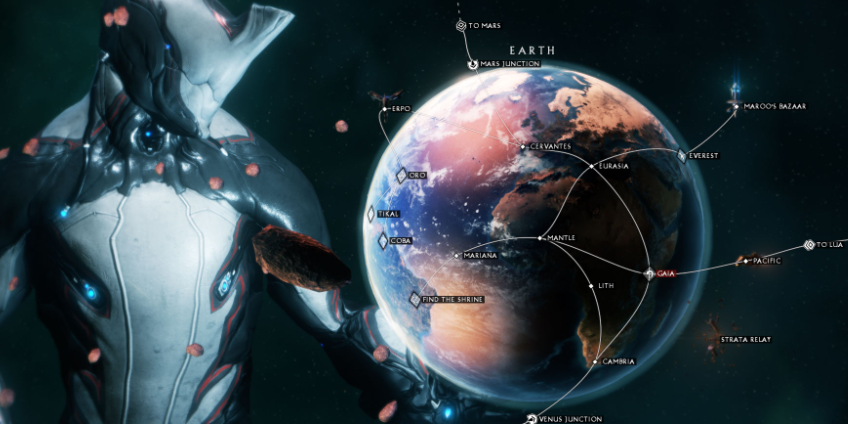Choose the highlighted Gaia node

tap(650, 273)
